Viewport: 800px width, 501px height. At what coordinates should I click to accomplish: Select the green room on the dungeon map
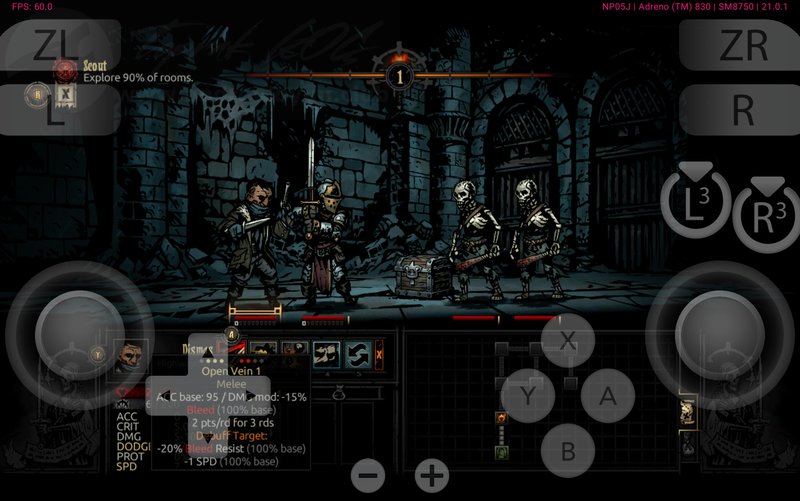click(x=500, y=452)
